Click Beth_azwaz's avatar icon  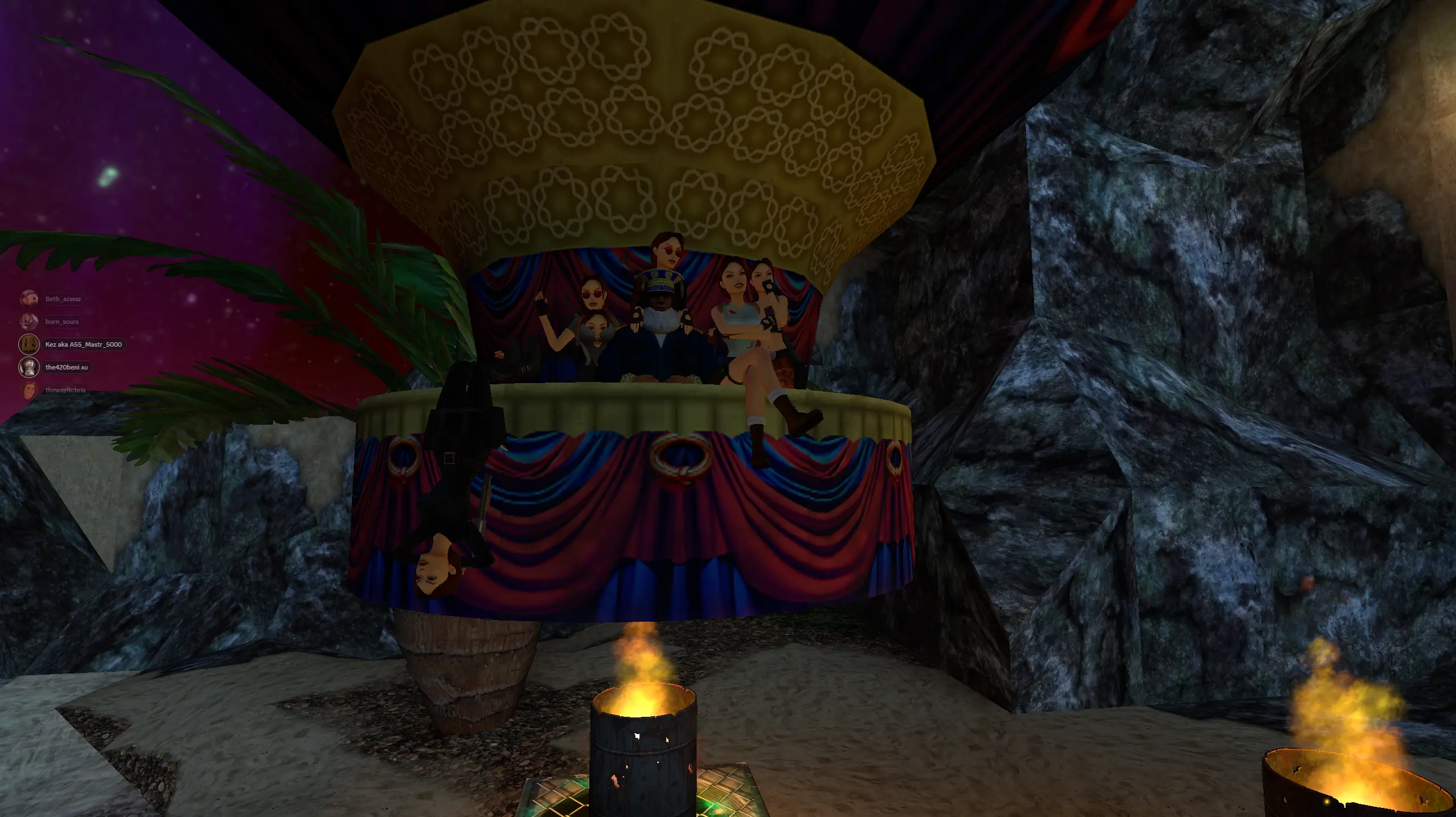point(30,298)
